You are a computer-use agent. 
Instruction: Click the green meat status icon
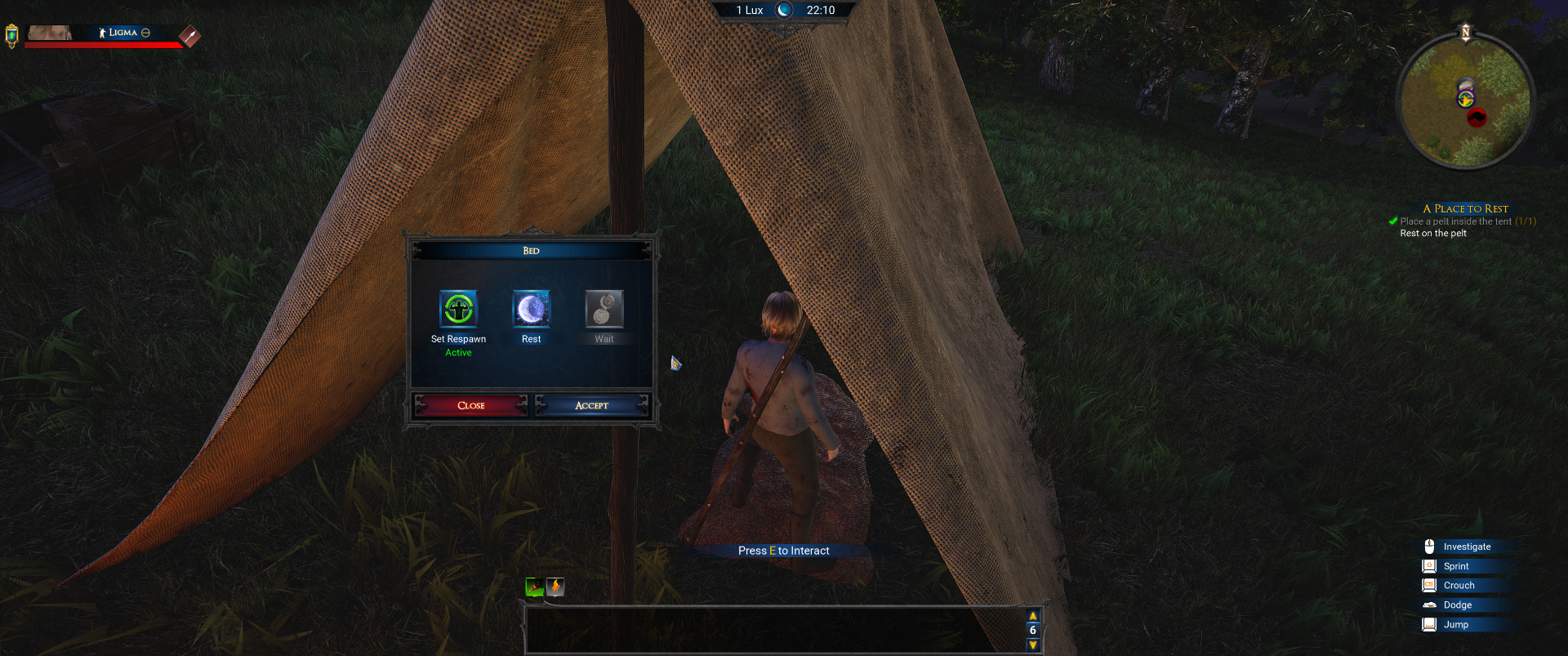click(x=535, y=587)
